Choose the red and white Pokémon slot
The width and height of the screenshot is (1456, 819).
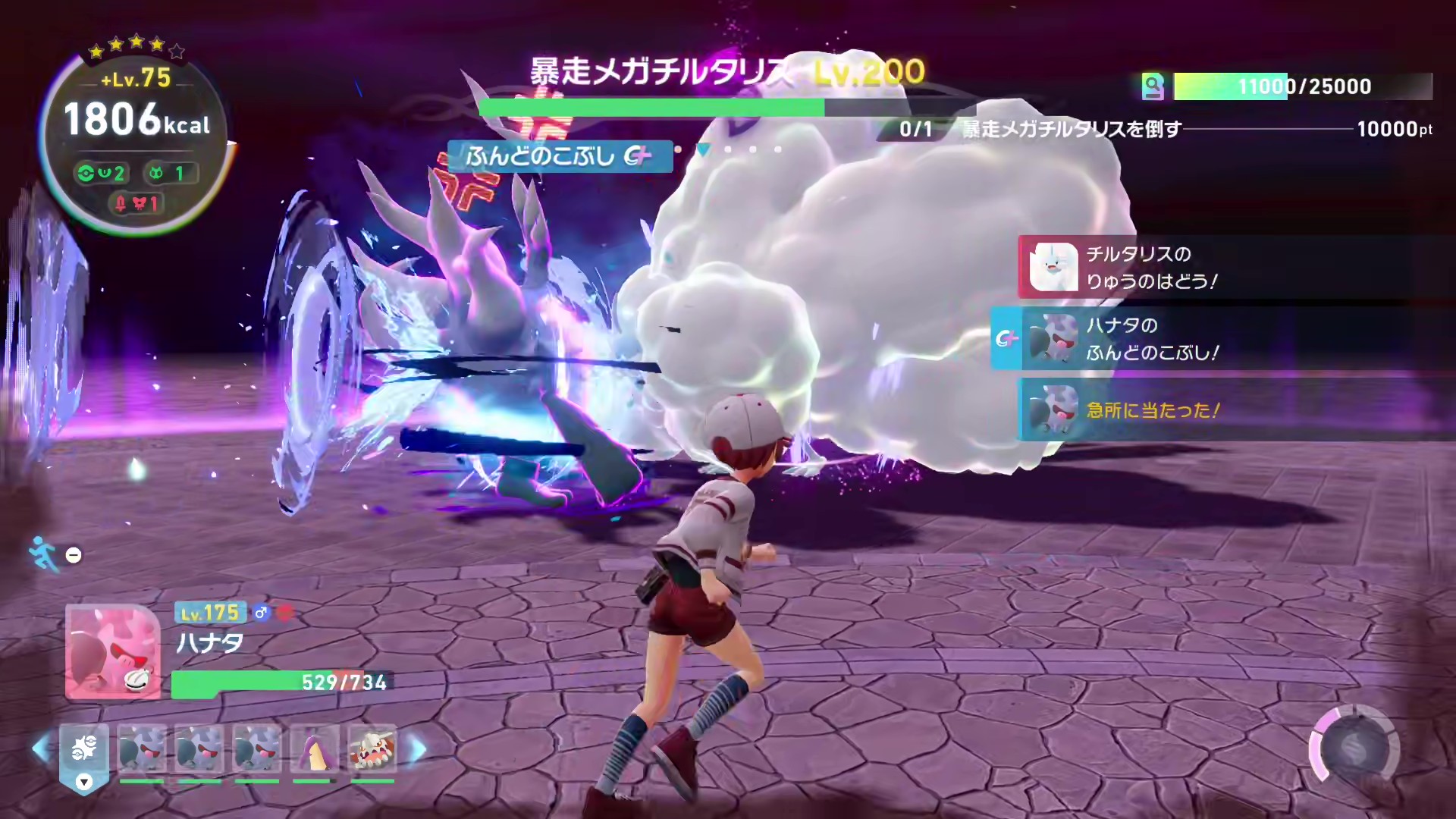[372, 748]
